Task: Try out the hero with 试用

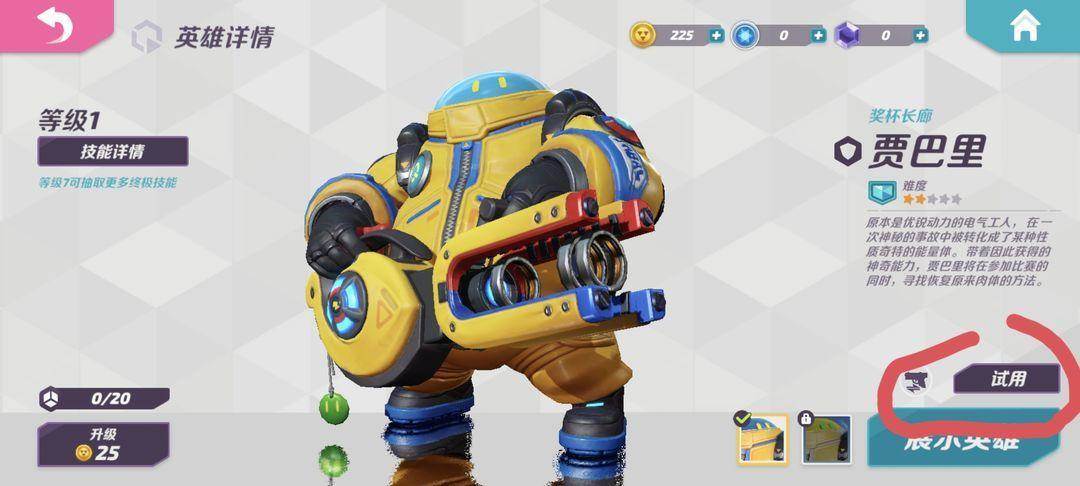Action: pos(1006,378)
